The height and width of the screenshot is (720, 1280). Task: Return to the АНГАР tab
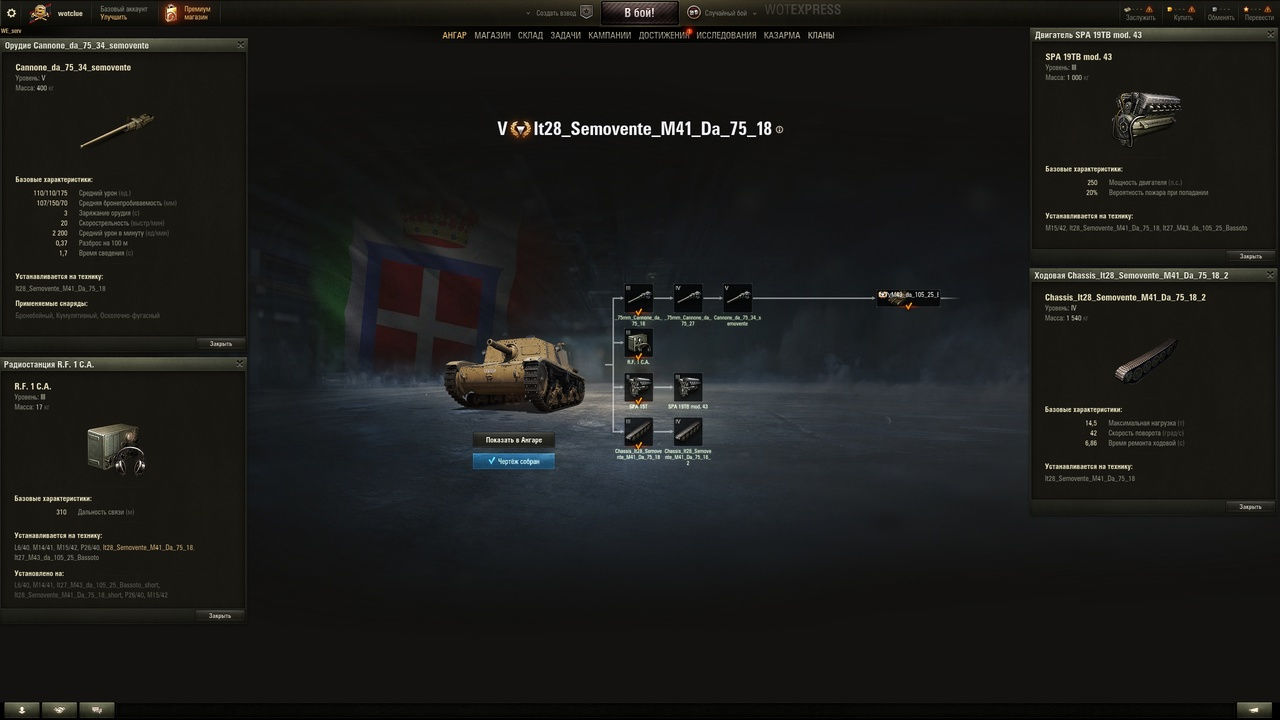[x=454, y=35]
